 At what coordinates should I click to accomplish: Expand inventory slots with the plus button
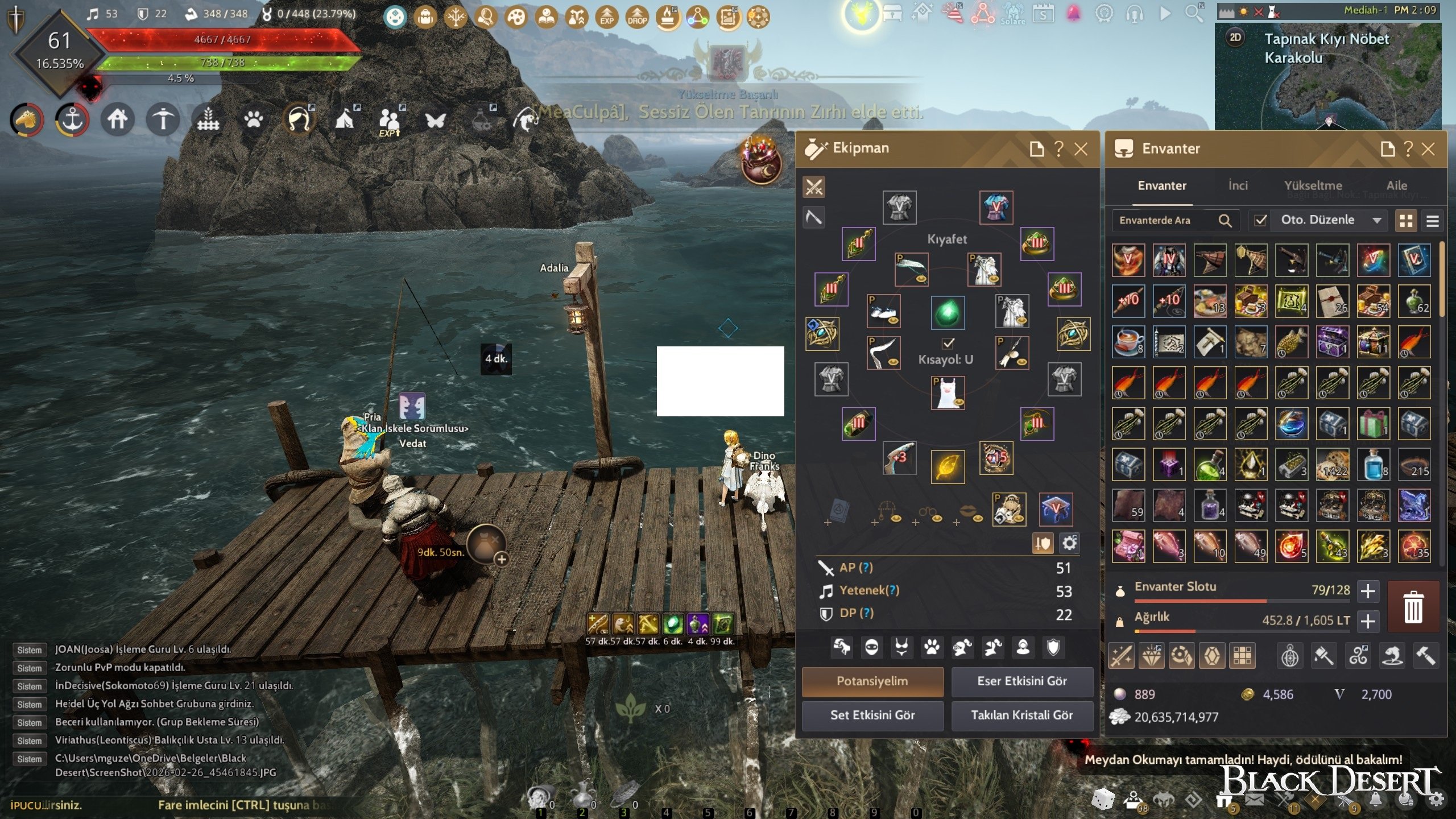click(x=1368, y=591)
